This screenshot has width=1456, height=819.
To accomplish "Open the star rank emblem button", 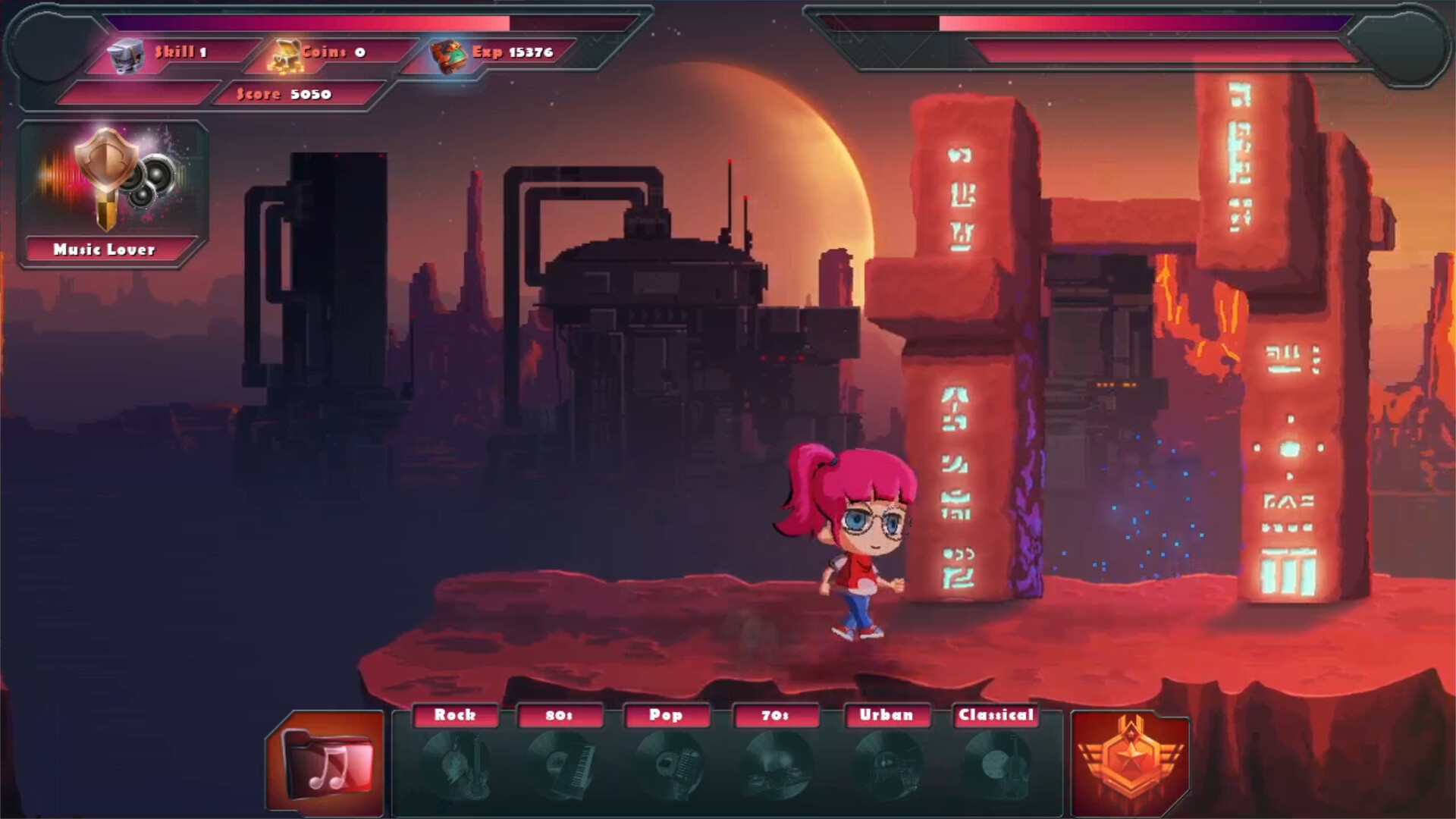I will 1130,763.
